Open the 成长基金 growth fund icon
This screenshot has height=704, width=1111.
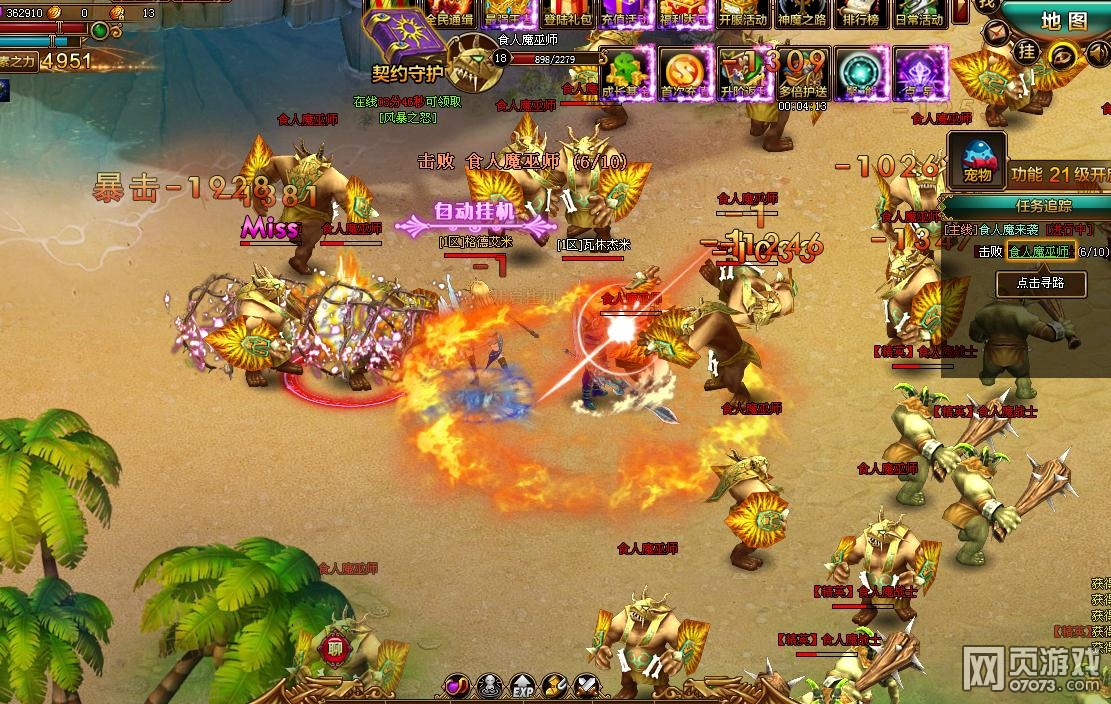(627, 70)
